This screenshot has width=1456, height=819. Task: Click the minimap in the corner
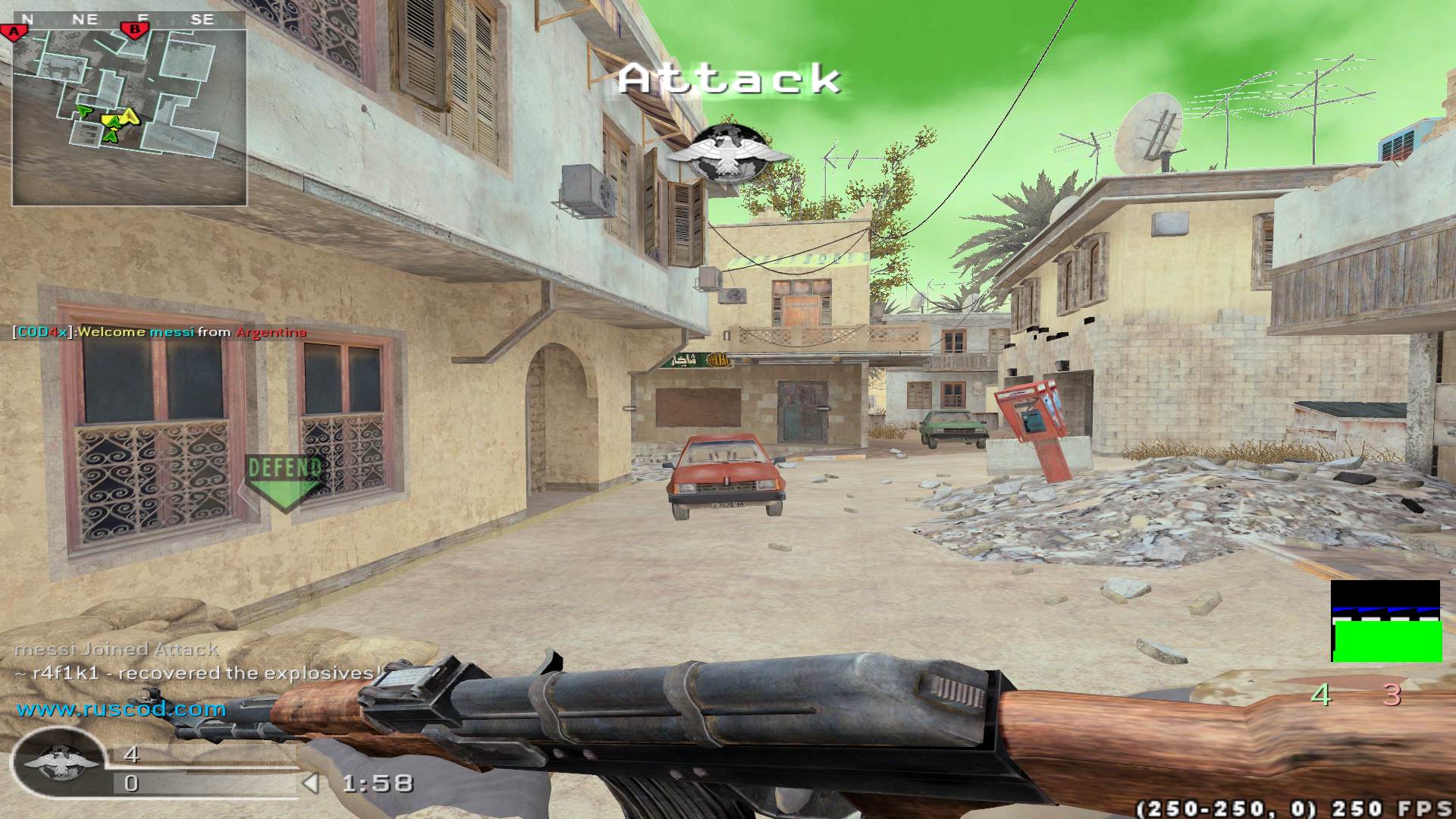point(129,118)
